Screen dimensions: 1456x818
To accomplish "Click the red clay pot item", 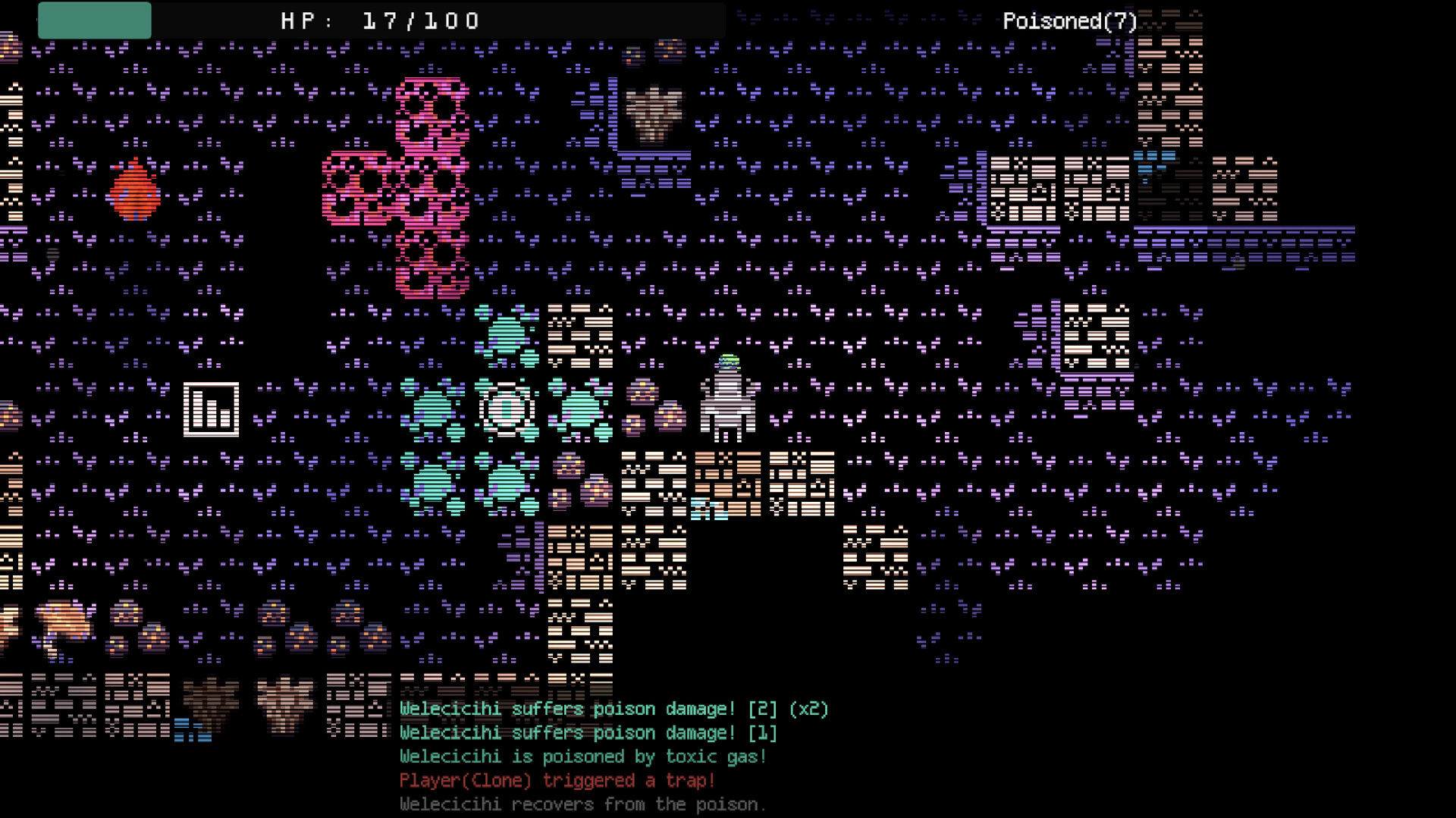I will coord(133,193).
